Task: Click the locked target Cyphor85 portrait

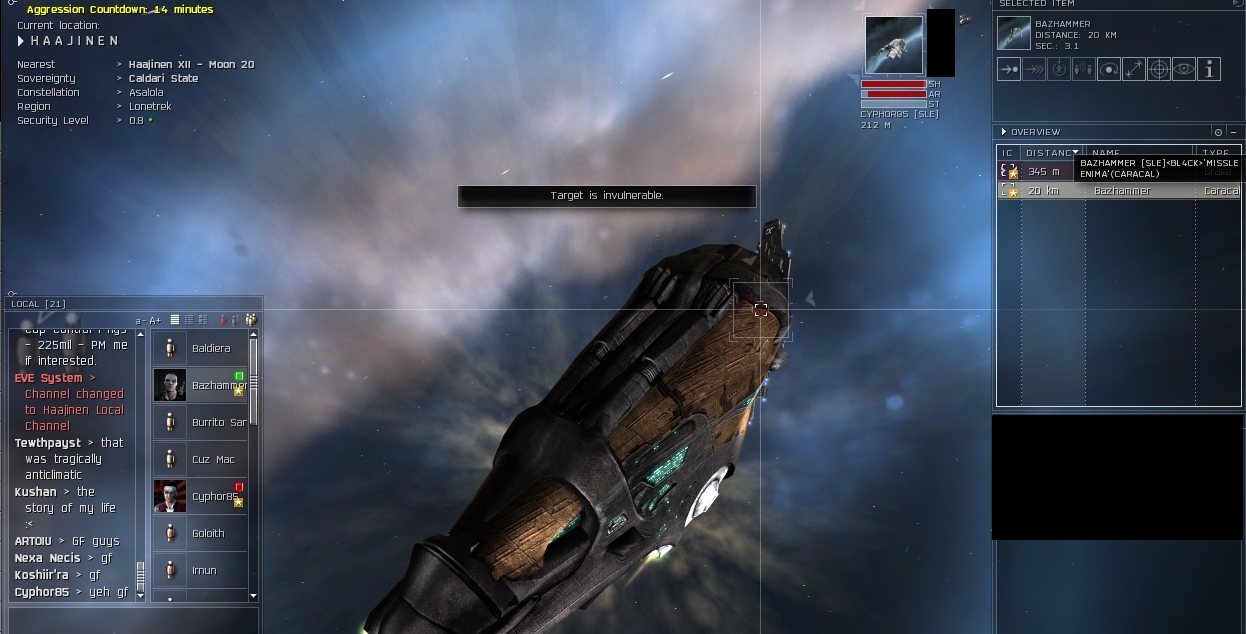Action: tap(894, 45)
